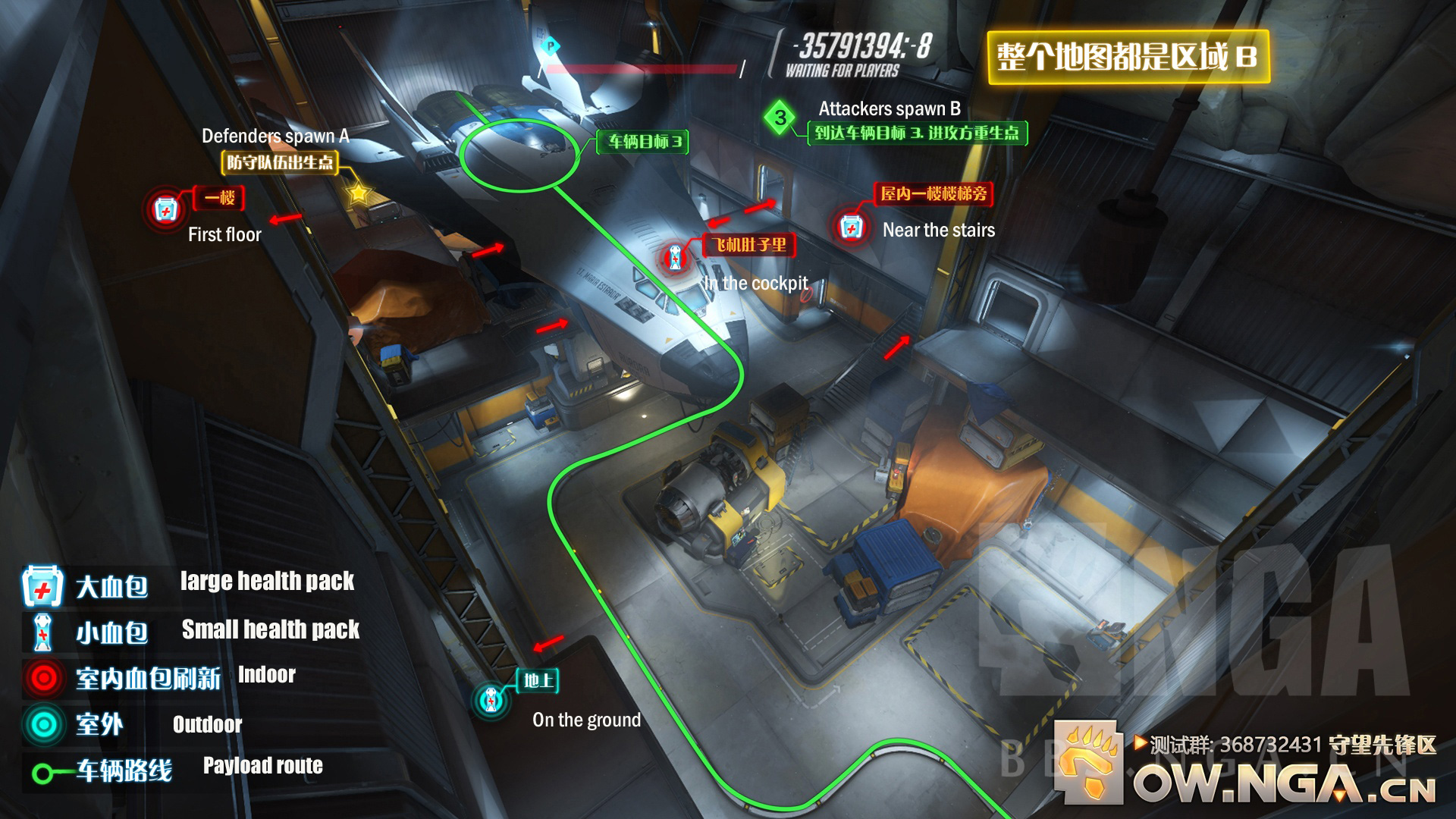This screenshot has width=1456, height=819.
Task: Select the First floor large health pack marker
Action: 166,209
